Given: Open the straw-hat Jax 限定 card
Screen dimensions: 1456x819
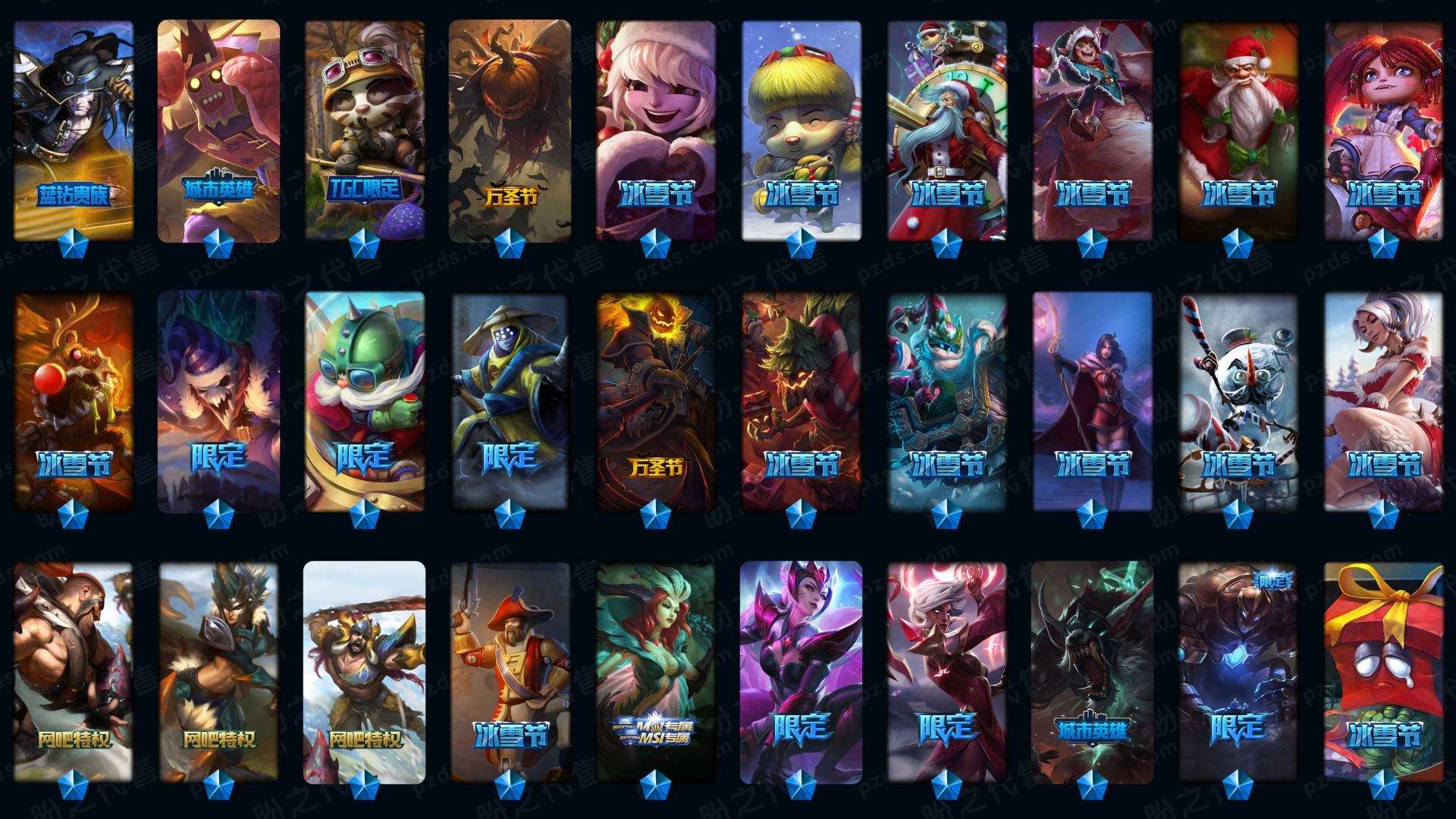Looking at the screenshot, I should [510, 402].
